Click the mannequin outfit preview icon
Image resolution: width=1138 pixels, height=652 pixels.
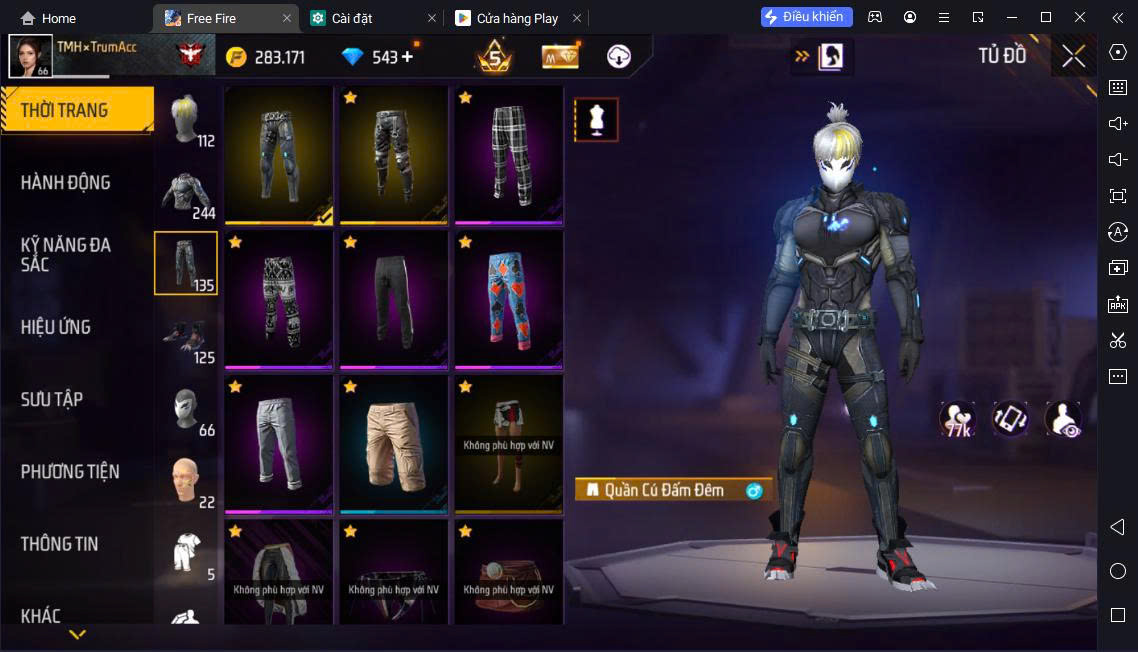click(x=596, y=120)
